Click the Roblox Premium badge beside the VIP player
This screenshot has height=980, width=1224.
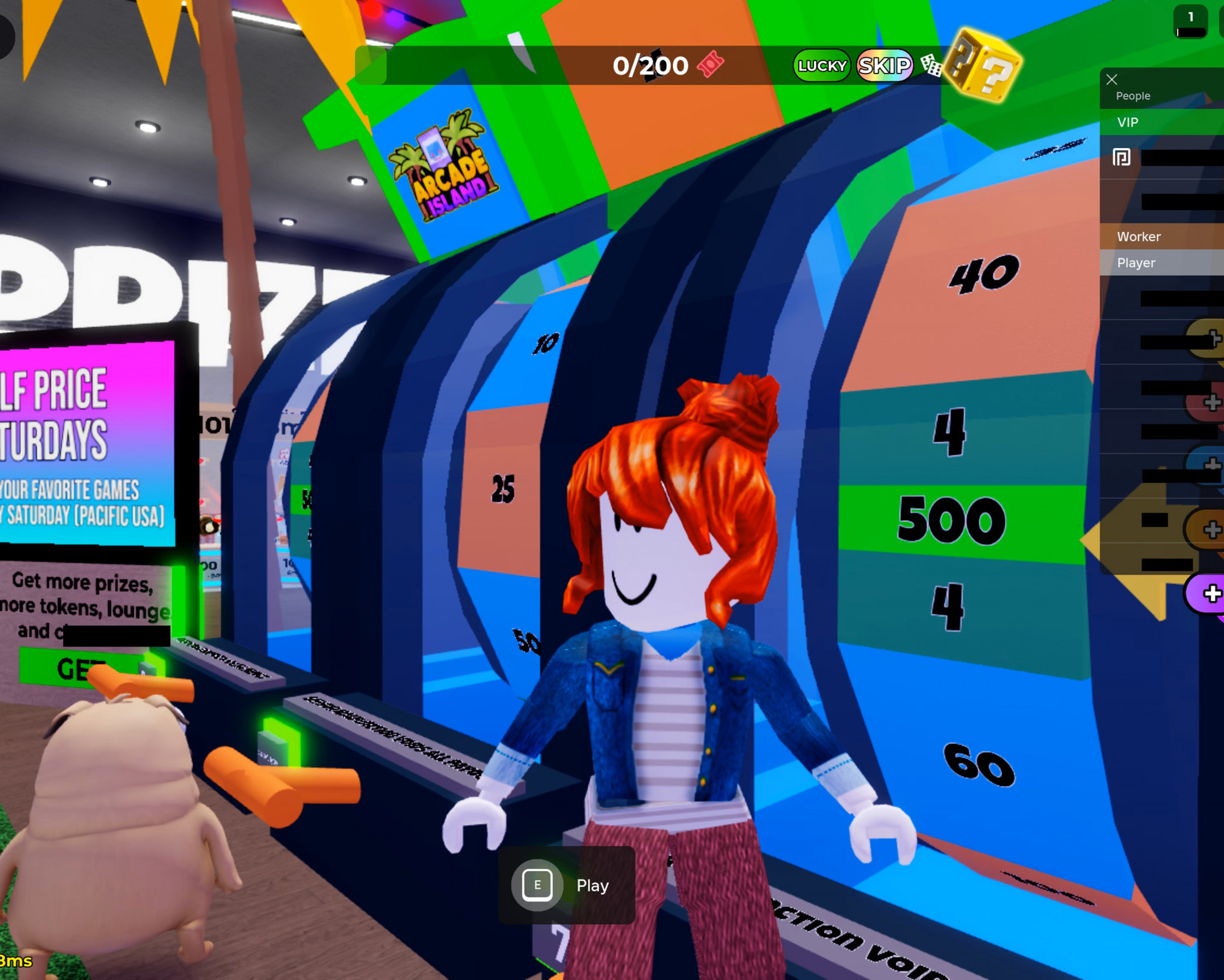pyautogui.click(x=1122, y=156)
